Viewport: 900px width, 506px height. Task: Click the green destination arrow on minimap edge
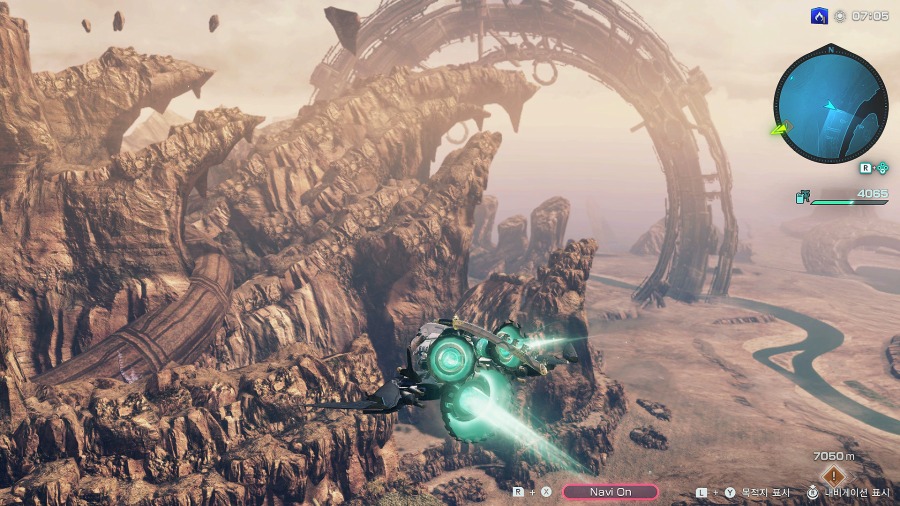779,129
